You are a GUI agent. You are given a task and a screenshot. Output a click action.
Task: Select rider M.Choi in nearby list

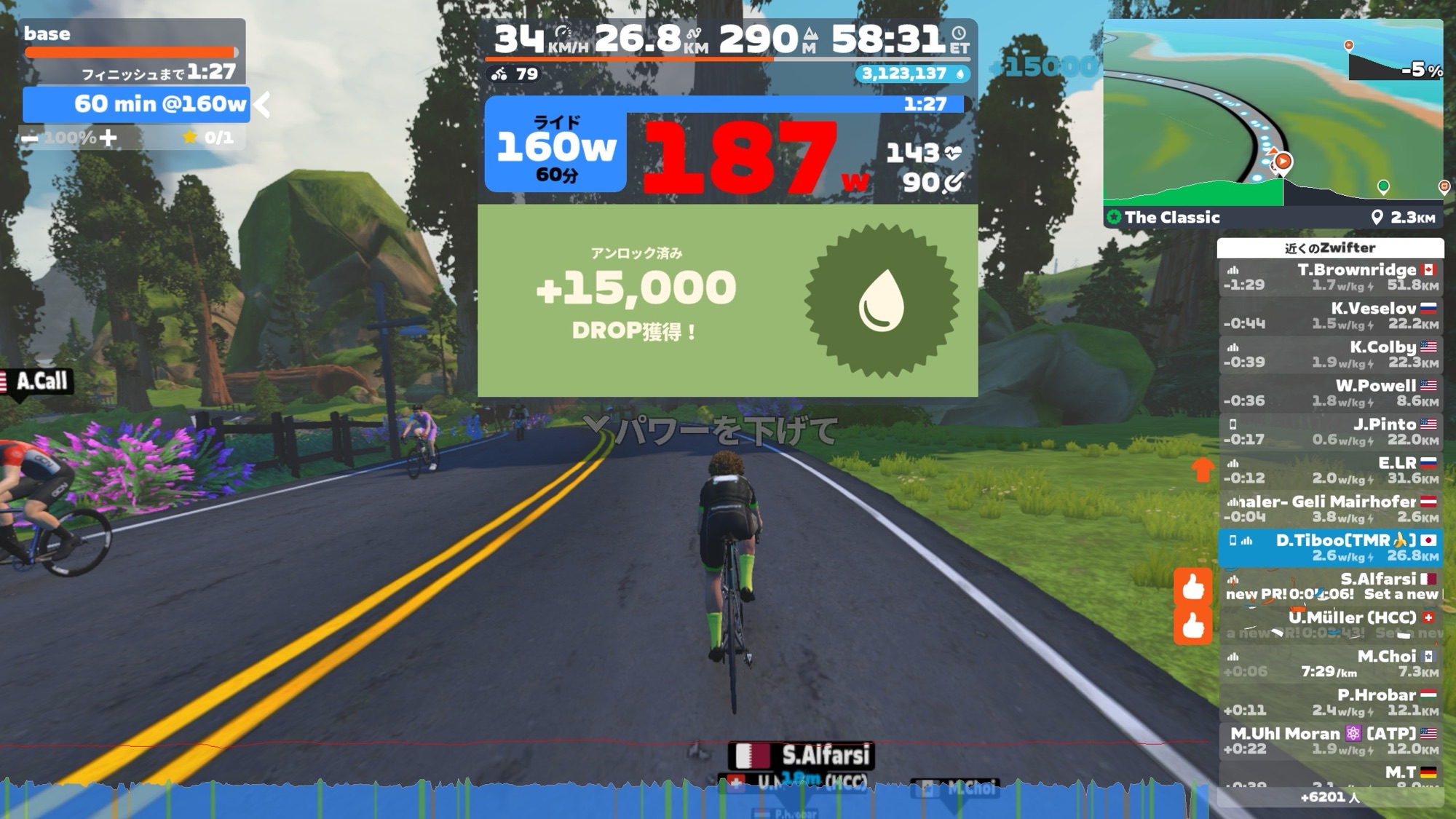(1331, 663)
